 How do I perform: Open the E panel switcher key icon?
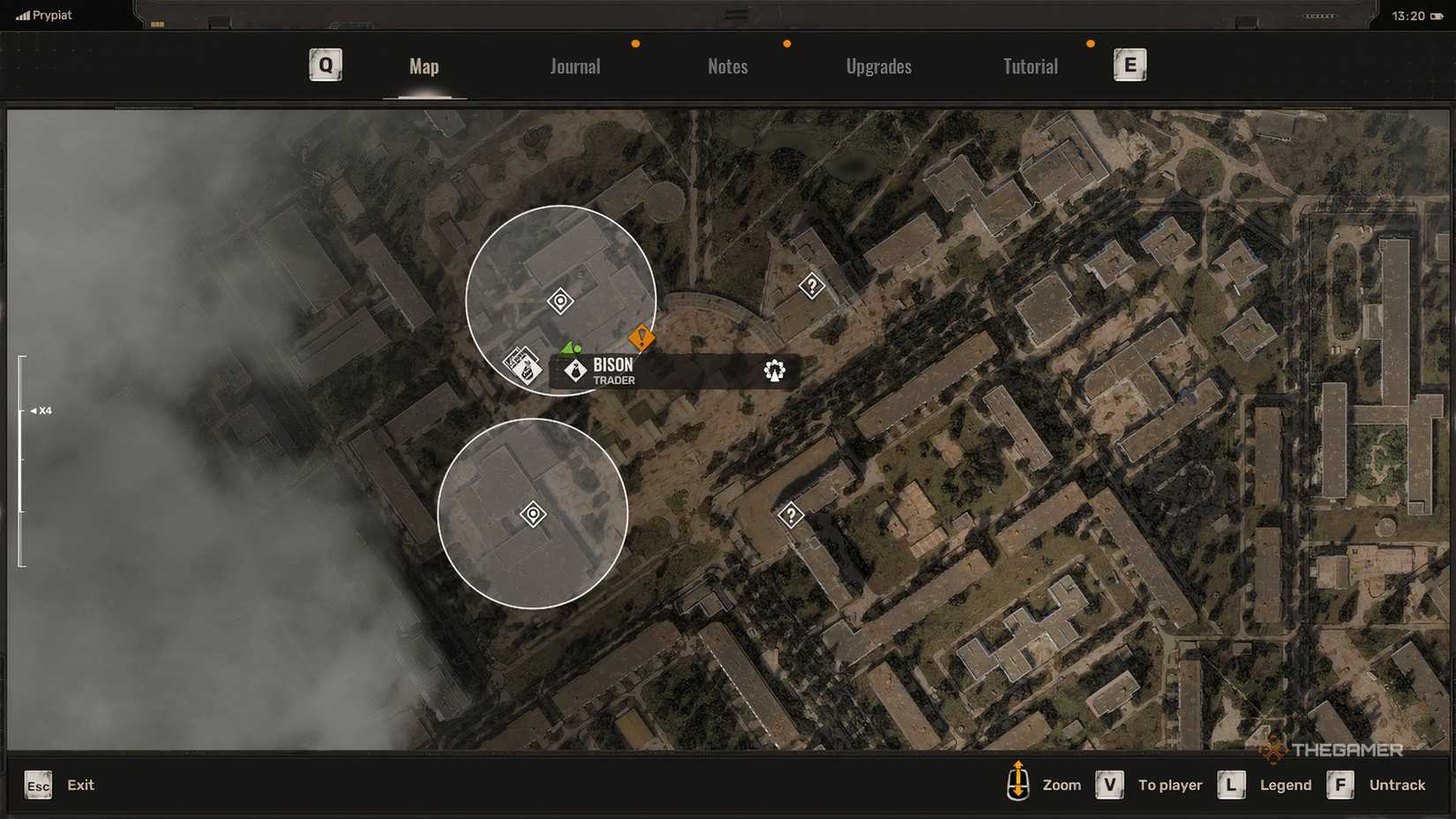click(1130, 64)
